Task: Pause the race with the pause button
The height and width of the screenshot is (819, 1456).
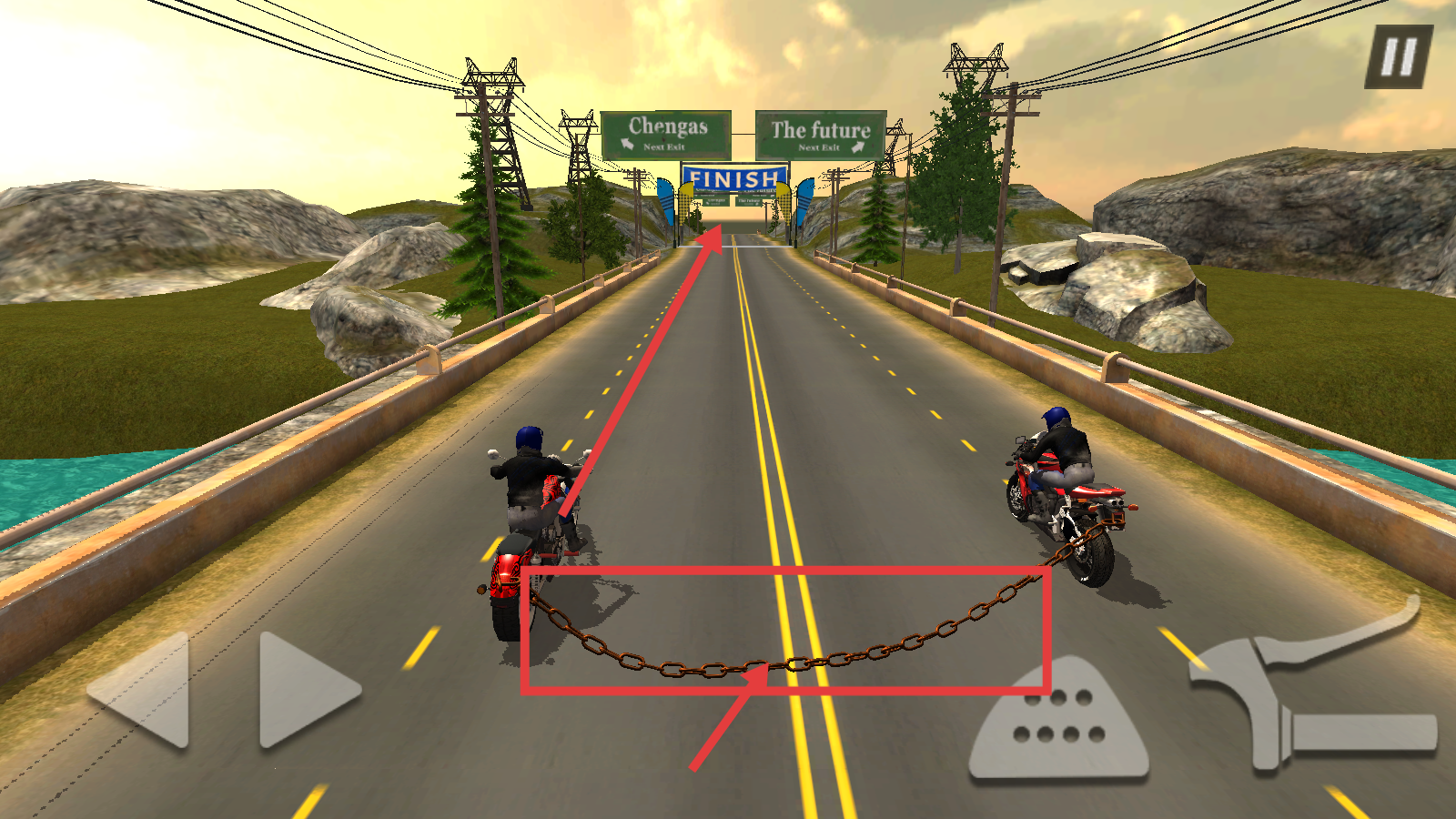Action: coord(1399,56)
